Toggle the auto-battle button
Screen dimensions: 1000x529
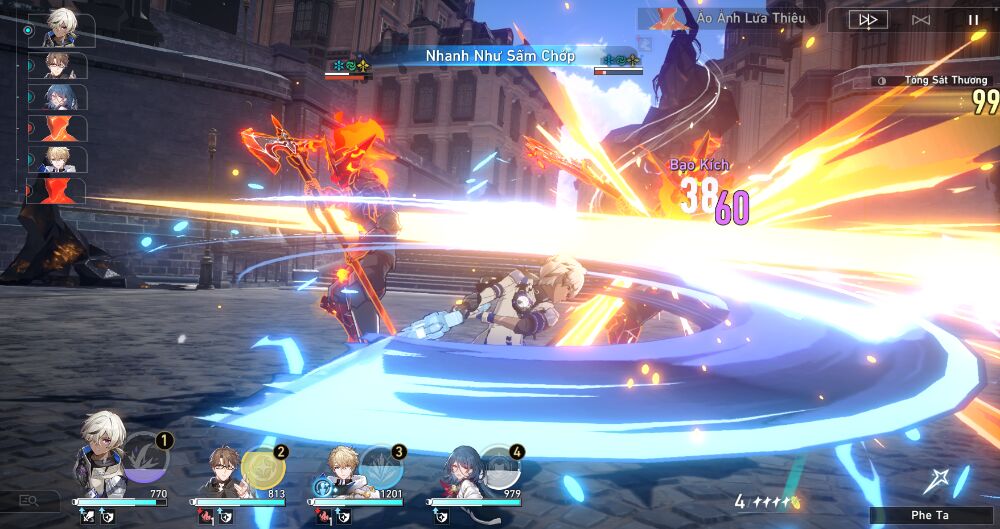(x=921, y=19)
